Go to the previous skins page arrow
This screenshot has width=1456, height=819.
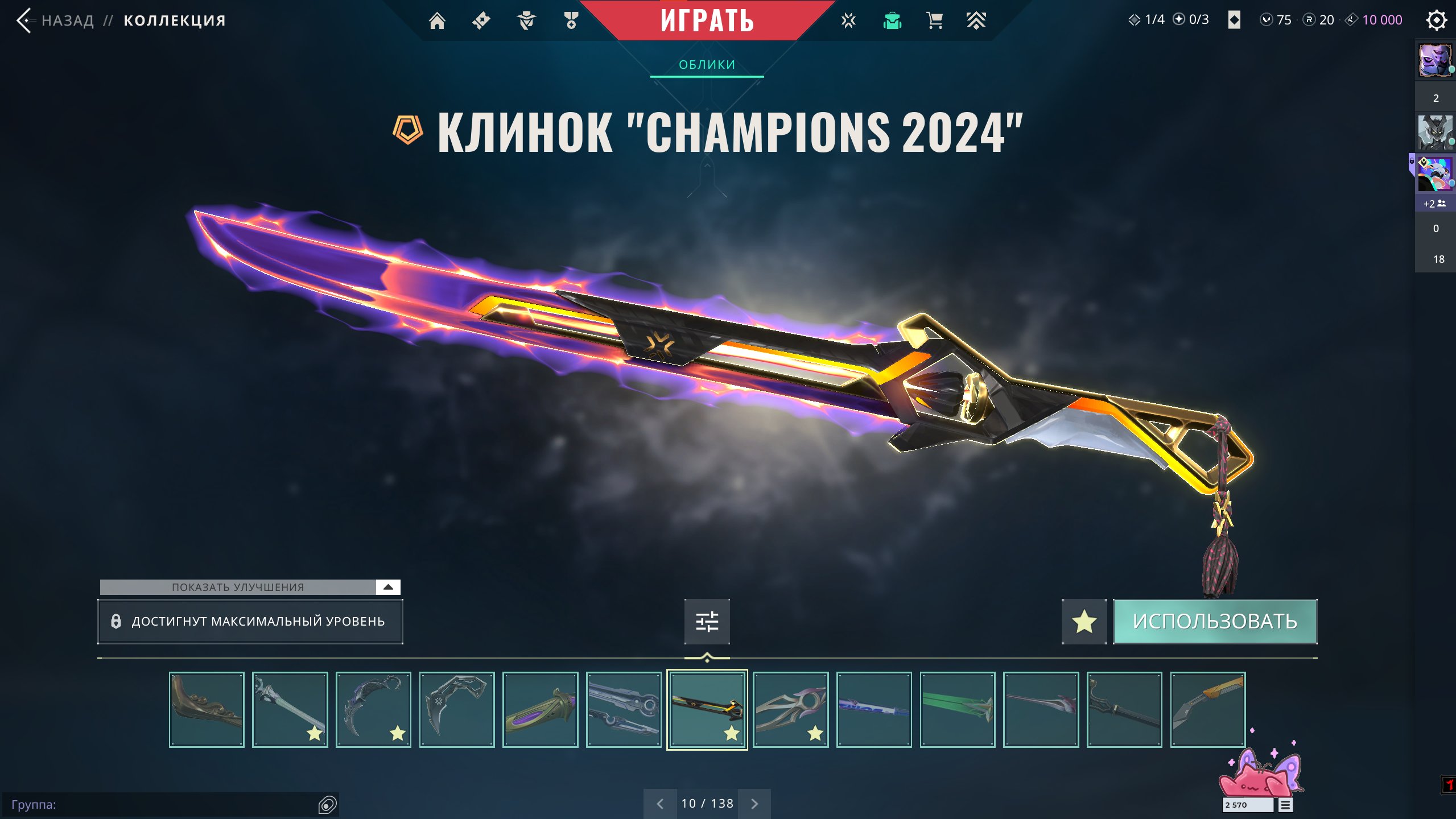660,804
